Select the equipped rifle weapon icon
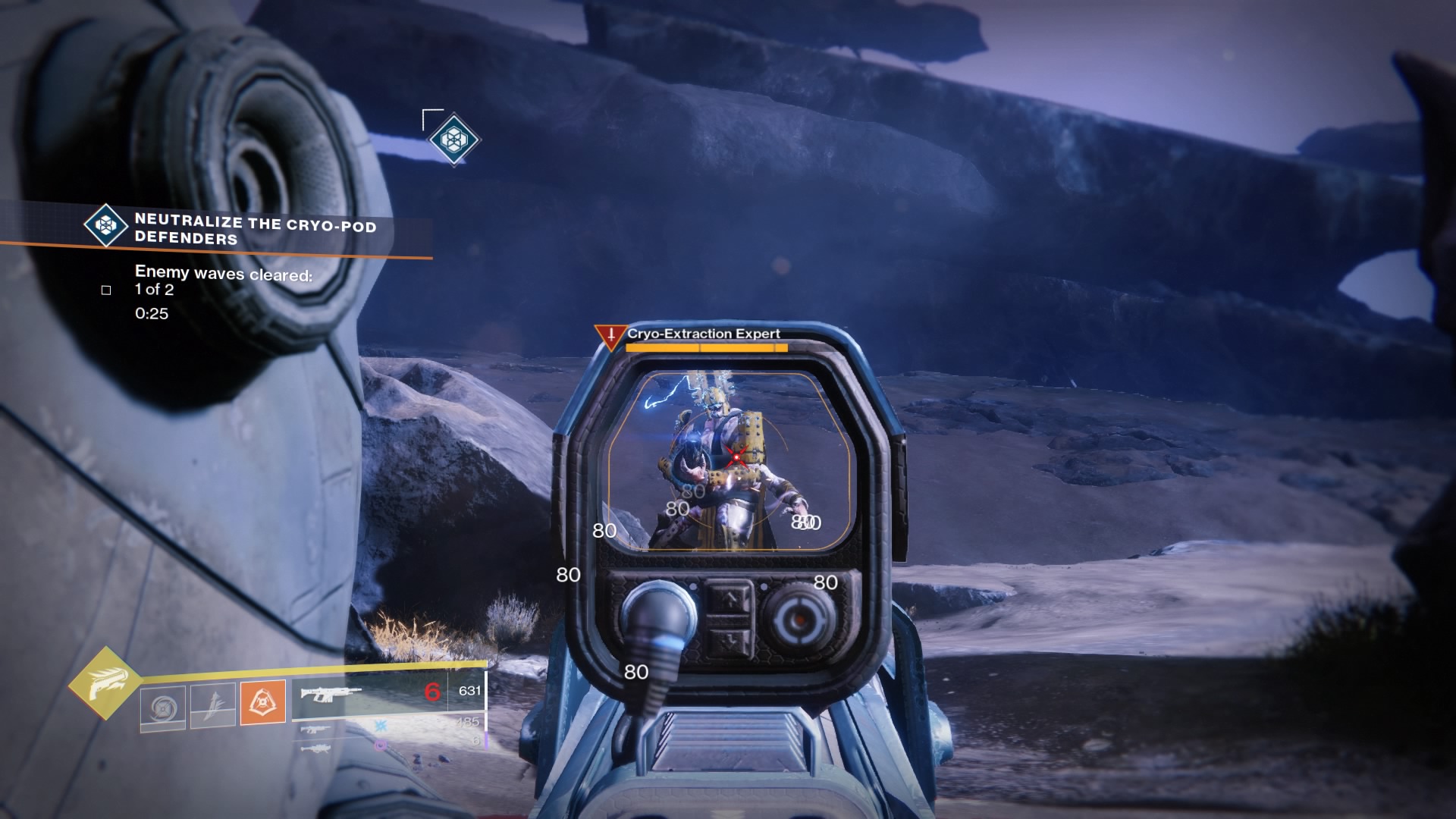Screen dimensions: 1456x819 pyautogui.click(x=331, y=694)
